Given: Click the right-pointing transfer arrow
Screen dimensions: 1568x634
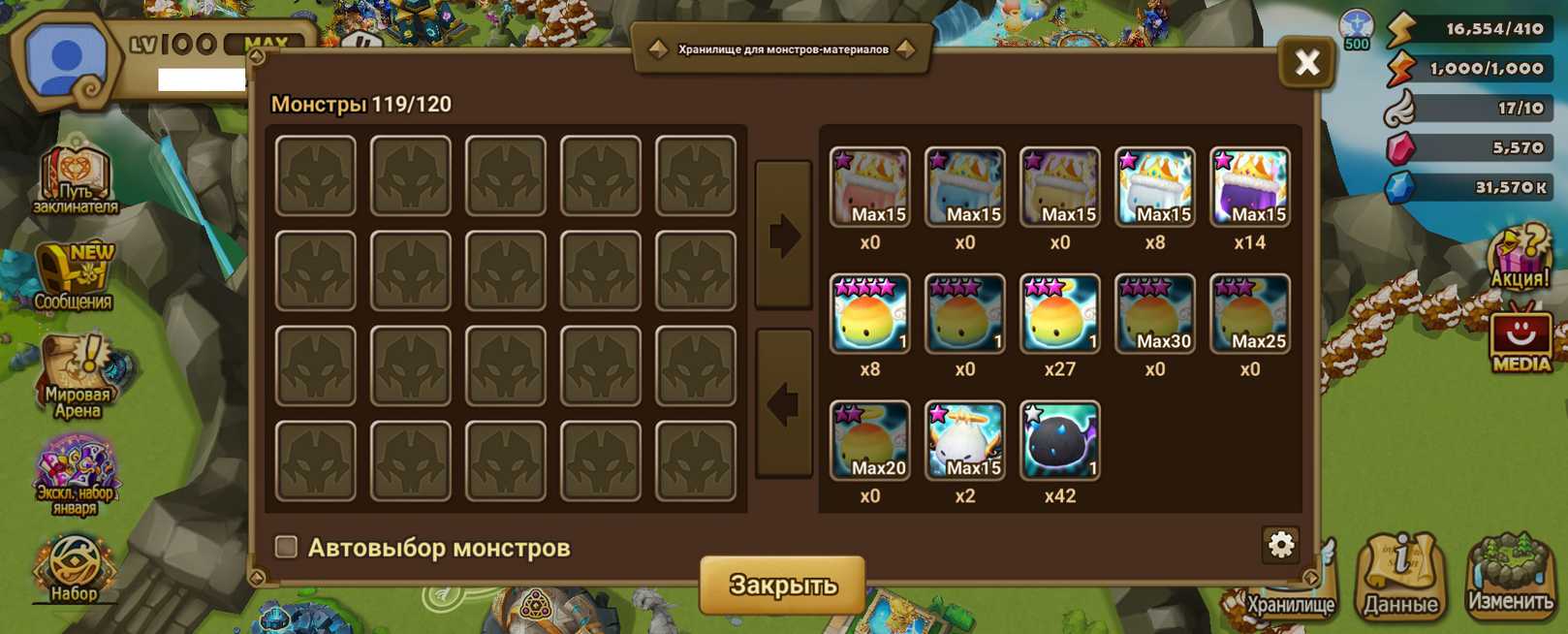Looking at the screenshot, I should 783,236.
